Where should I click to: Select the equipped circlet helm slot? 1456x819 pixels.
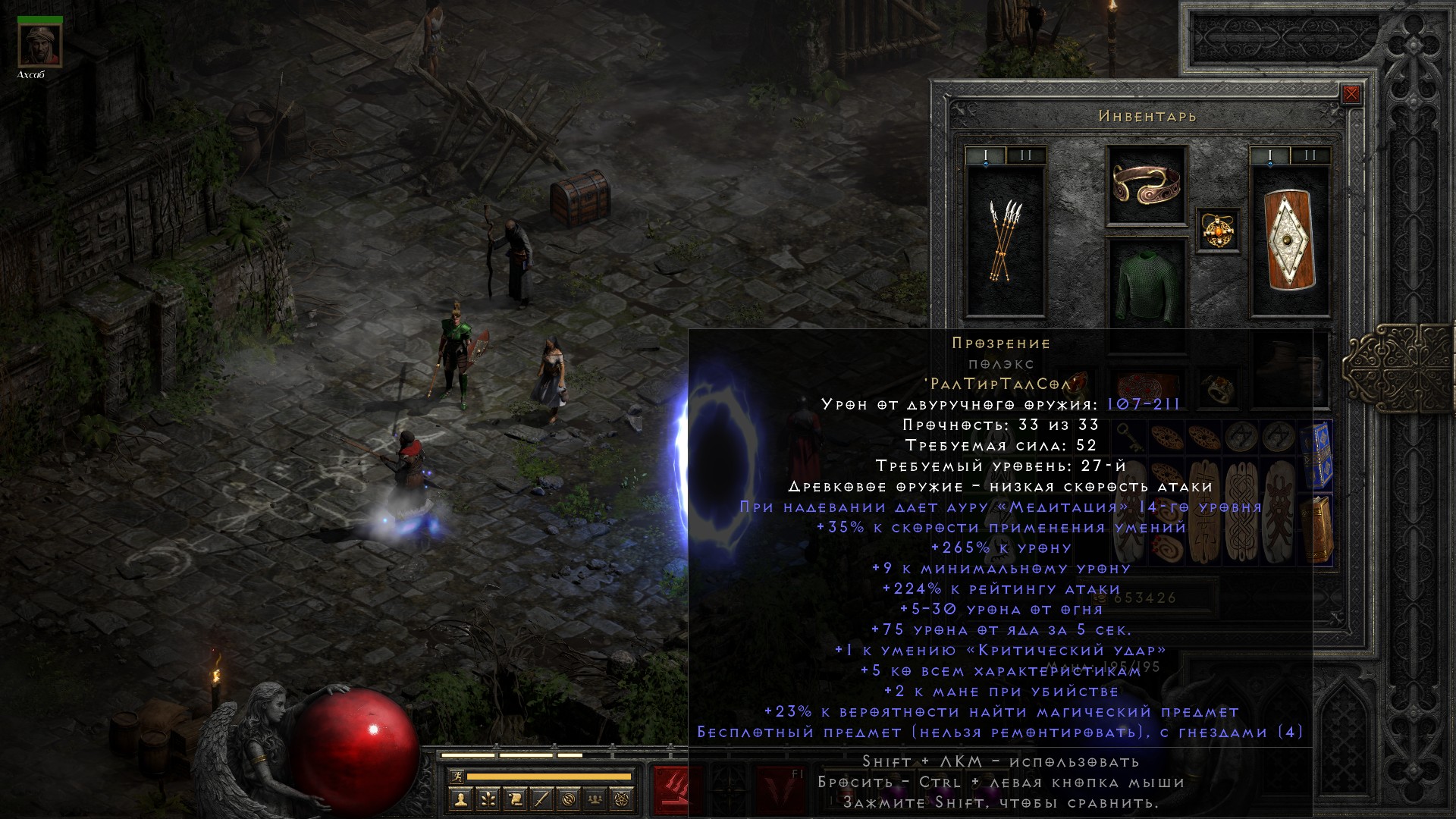coord(1146,185)
